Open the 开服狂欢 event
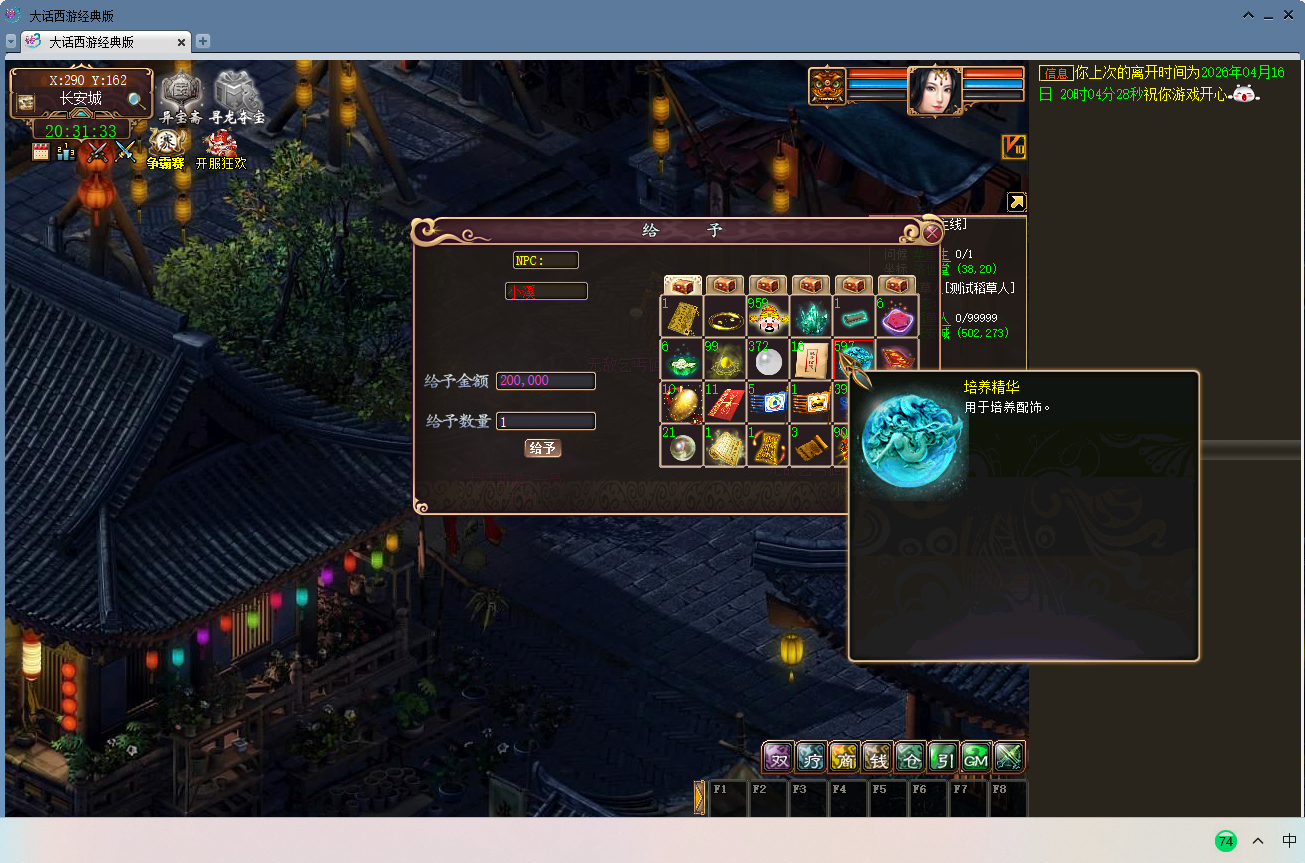Screen dimensions: 1305x863 pyautogui.click(x=221, y=148)
